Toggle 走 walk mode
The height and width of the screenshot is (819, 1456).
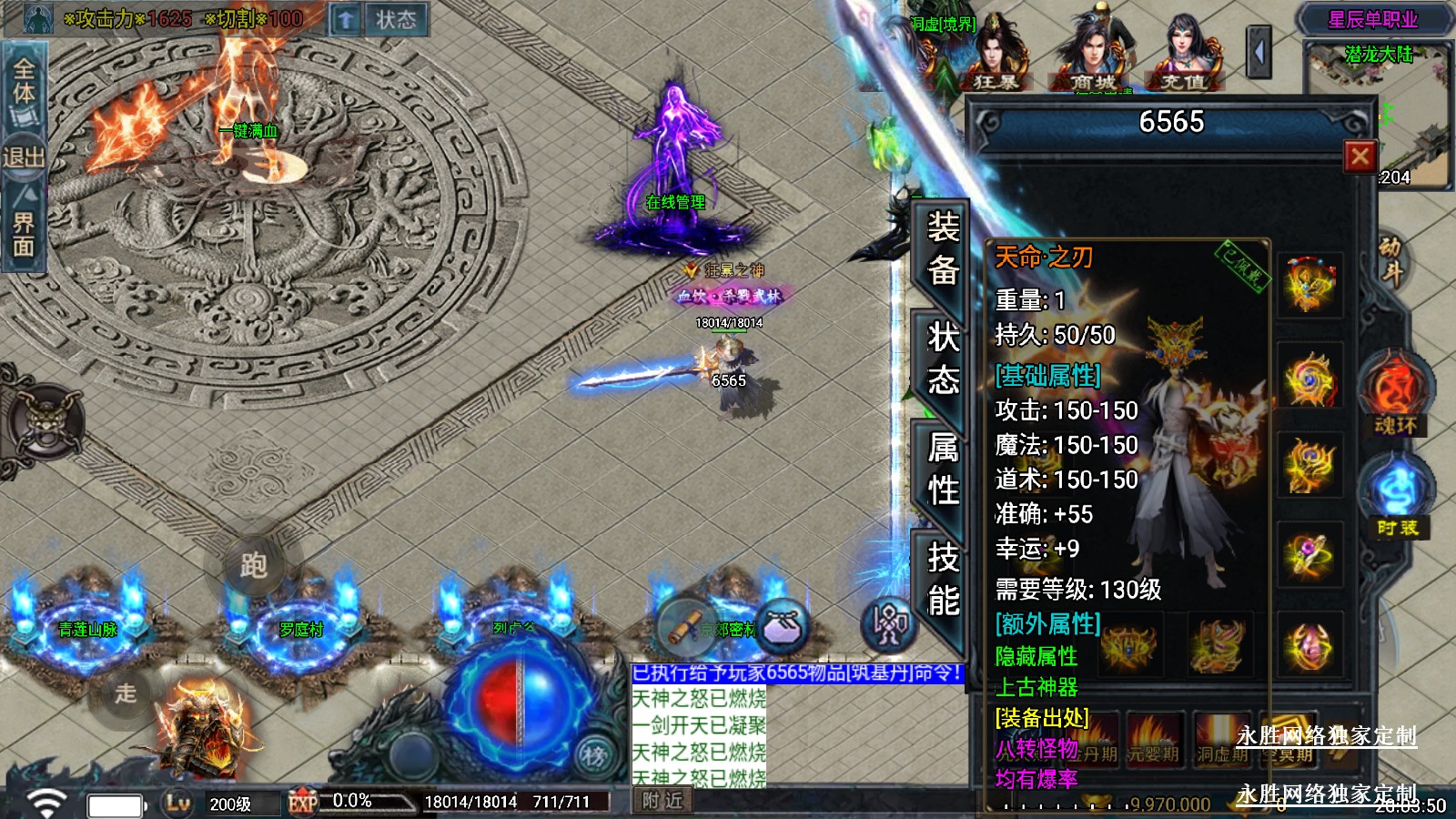(x=126, y=693)
